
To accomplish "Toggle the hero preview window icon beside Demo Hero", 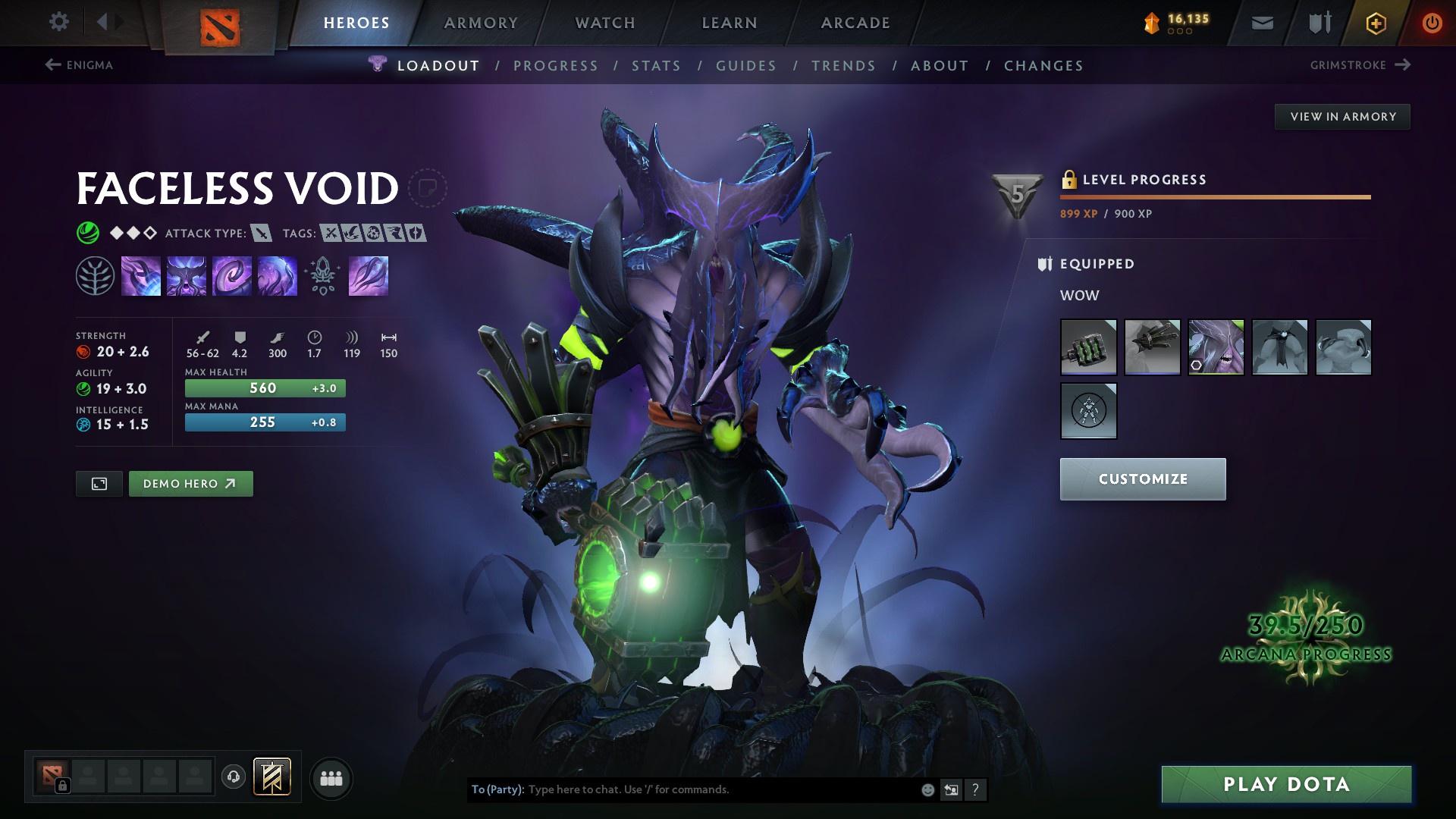I will point(99,483).
